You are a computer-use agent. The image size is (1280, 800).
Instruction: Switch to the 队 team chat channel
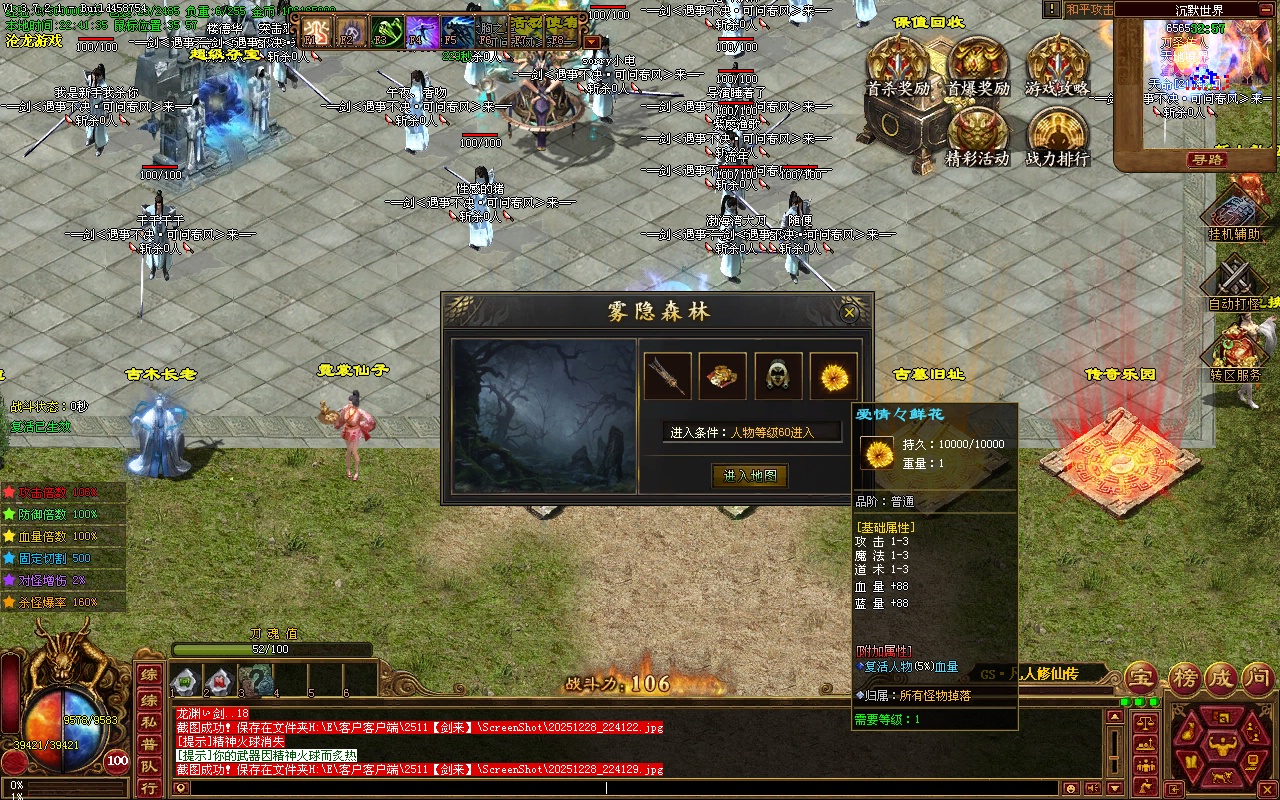point(148,767)
